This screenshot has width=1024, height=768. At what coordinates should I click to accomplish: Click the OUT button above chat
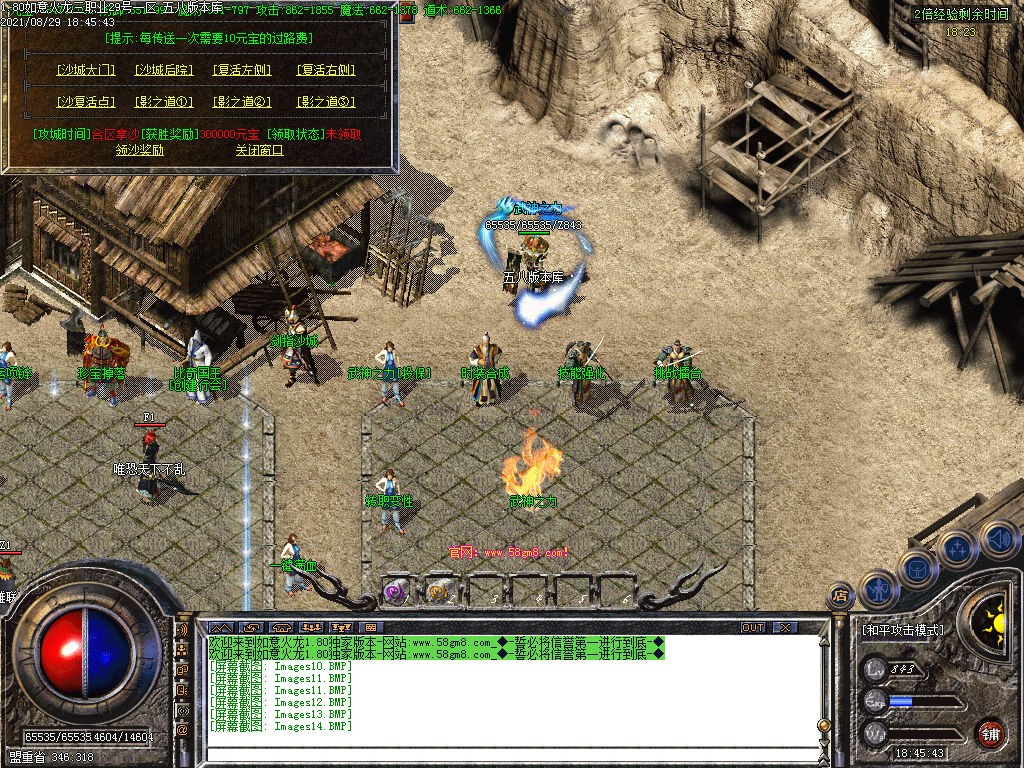click(753, 627)
